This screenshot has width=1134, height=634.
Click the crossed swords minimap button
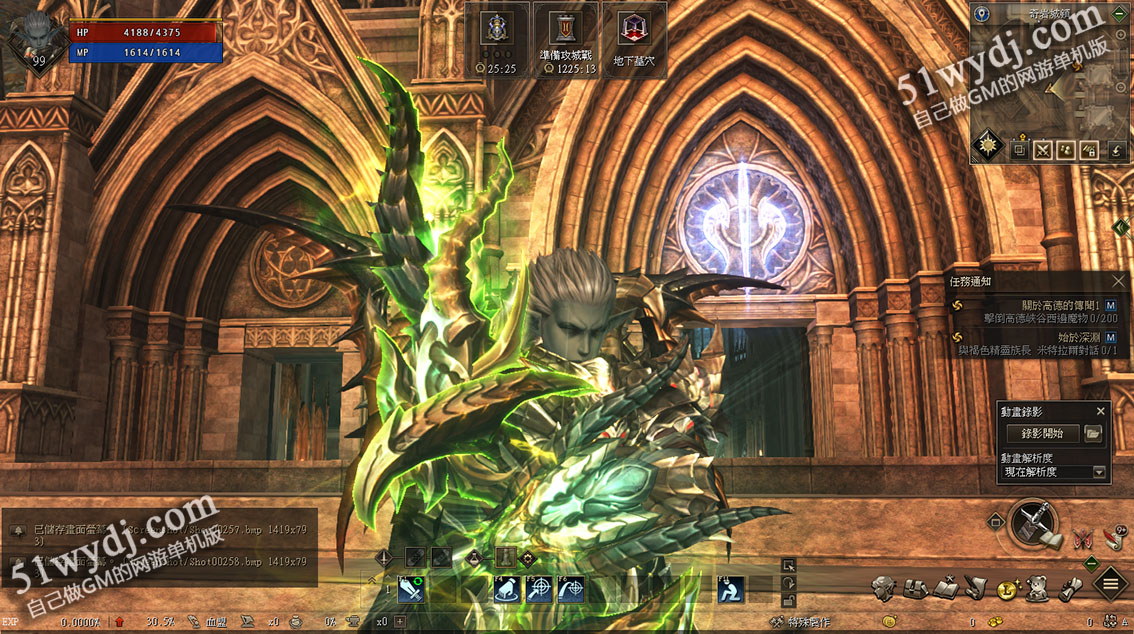click(1042, 150)
